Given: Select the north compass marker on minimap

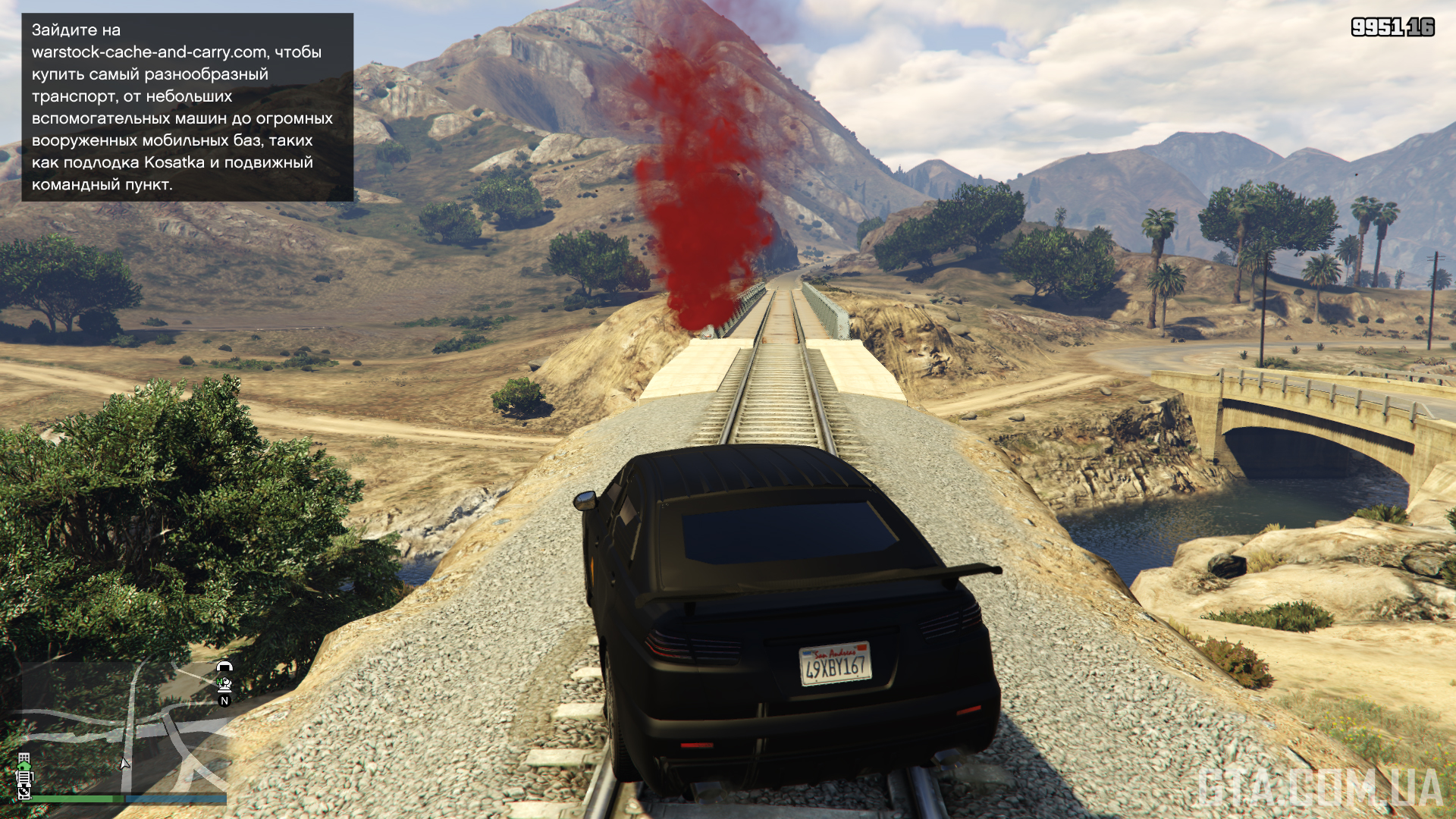Looking at the screenshot, I should point(224,701).
